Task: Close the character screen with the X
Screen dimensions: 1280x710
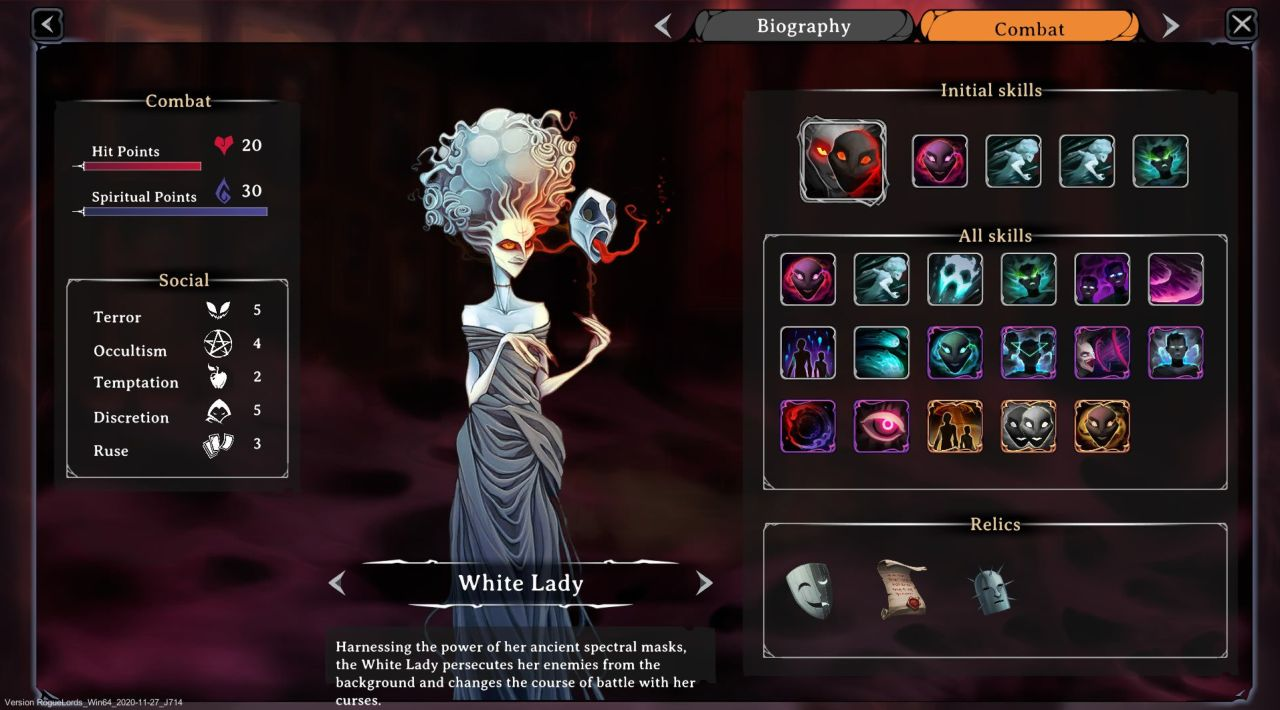Action: 1241,24
